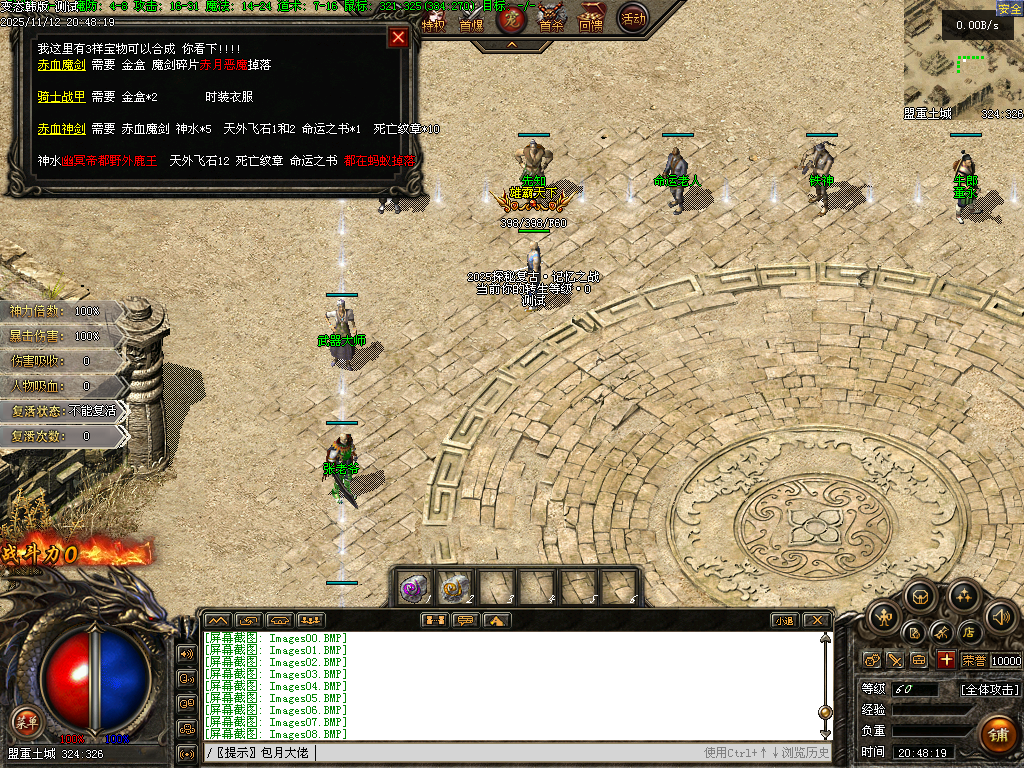Use the orange scroll in hotbar slot 2
This screenshot has width=1024, height=768.
[455, 587]
